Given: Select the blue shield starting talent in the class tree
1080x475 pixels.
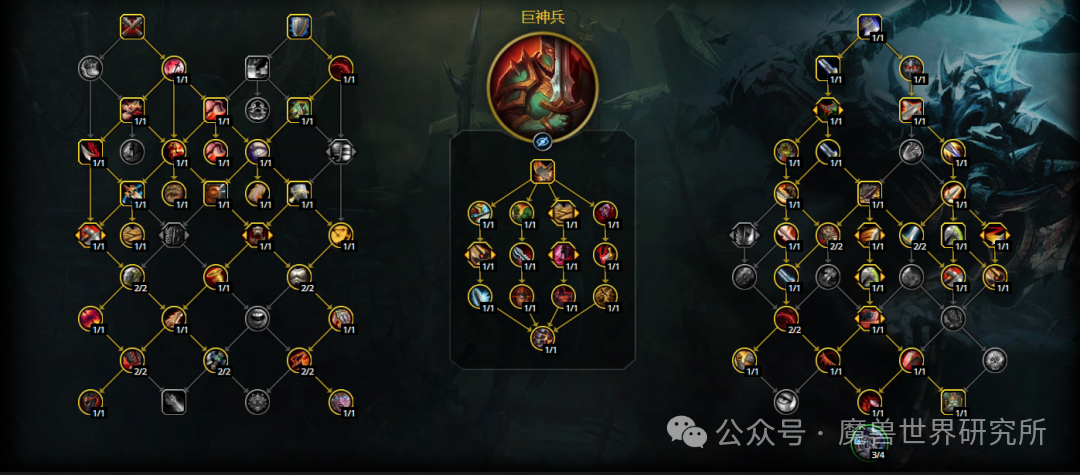Looking at the screenshot, I should coord(299,27).
